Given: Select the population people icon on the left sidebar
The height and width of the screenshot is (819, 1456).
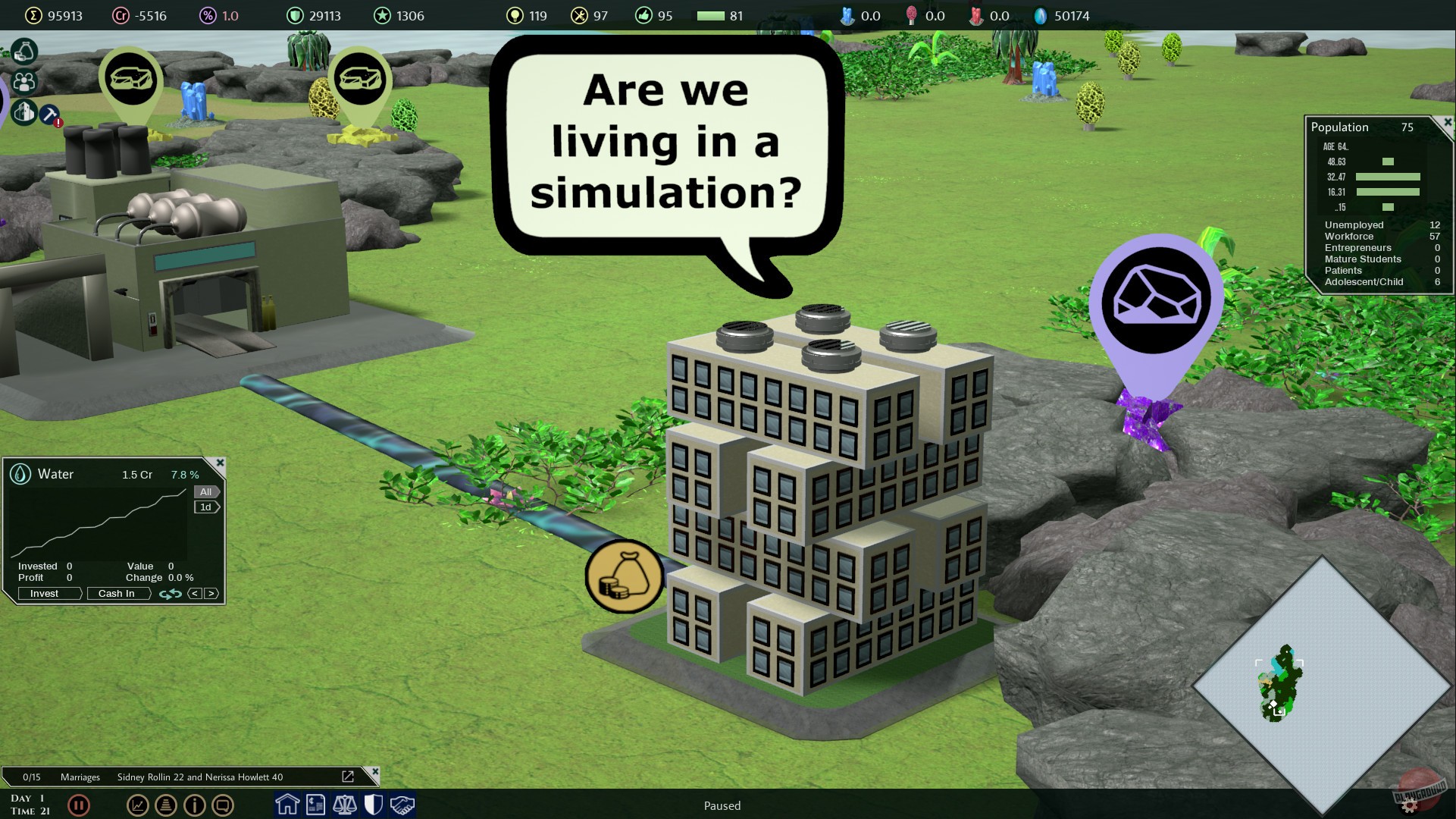Looking at the screenshot, I should (x=25, y=81).
